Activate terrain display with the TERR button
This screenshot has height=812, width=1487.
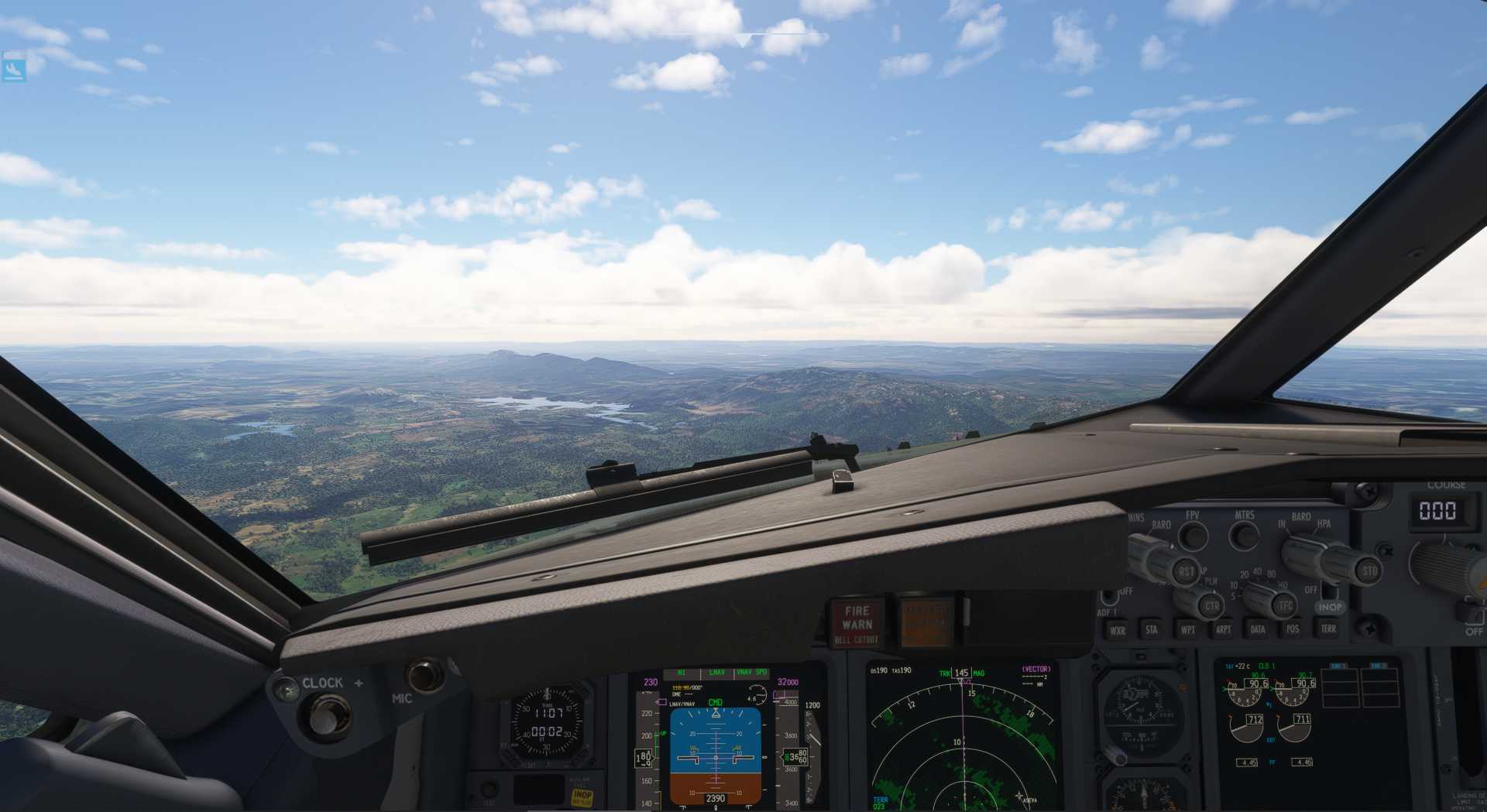(1329, 629)
